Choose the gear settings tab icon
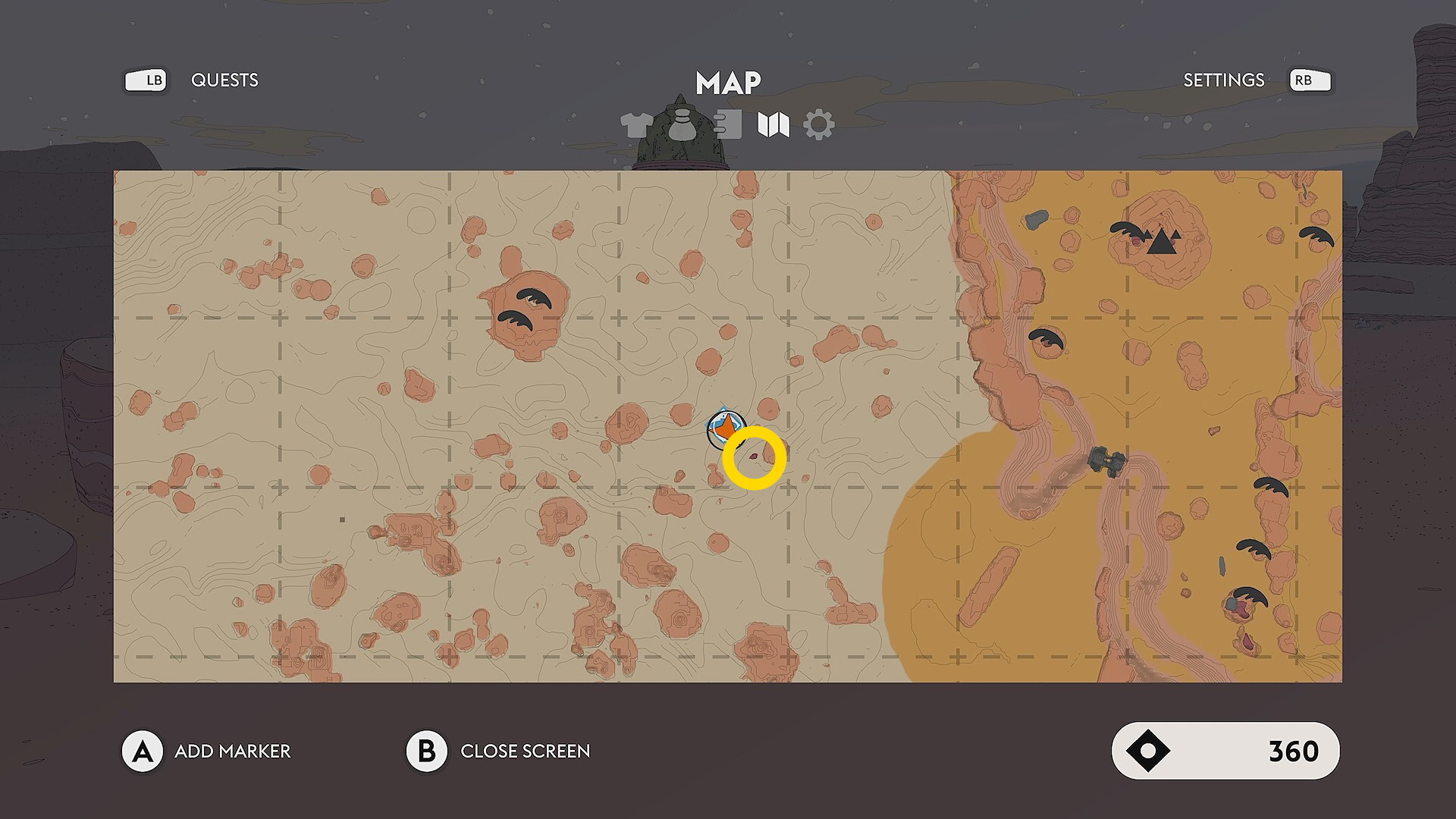1456x819 pixels. 819,124
